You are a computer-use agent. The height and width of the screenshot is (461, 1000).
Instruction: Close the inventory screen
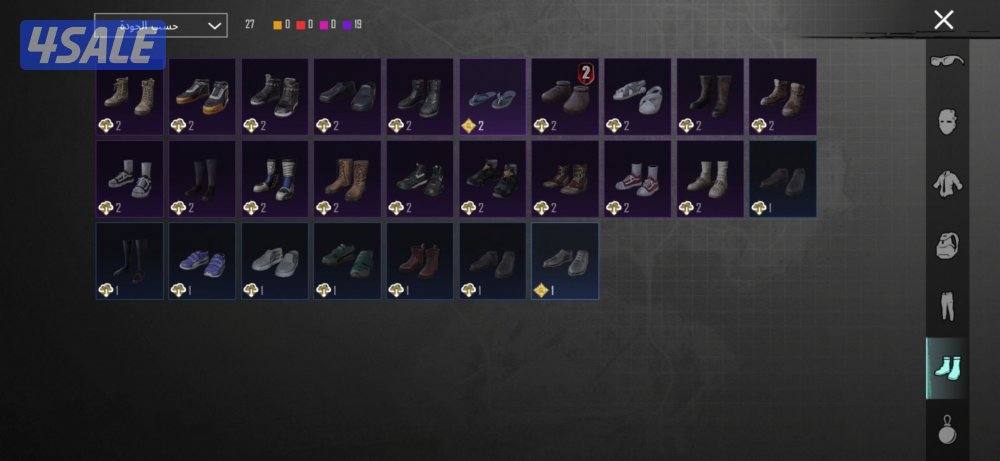click(943, 20)
